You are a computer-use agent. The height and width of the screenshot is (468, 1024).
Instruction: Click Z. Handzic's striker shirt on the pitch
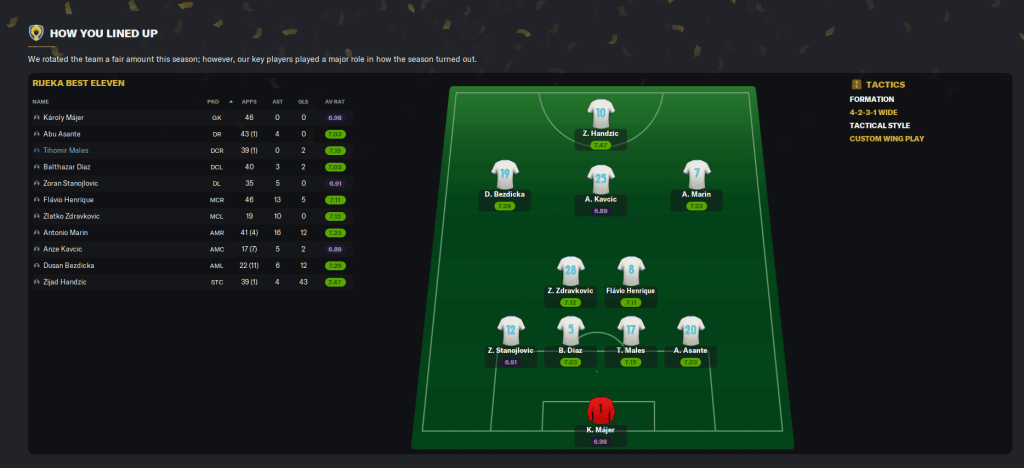point(600,113)
